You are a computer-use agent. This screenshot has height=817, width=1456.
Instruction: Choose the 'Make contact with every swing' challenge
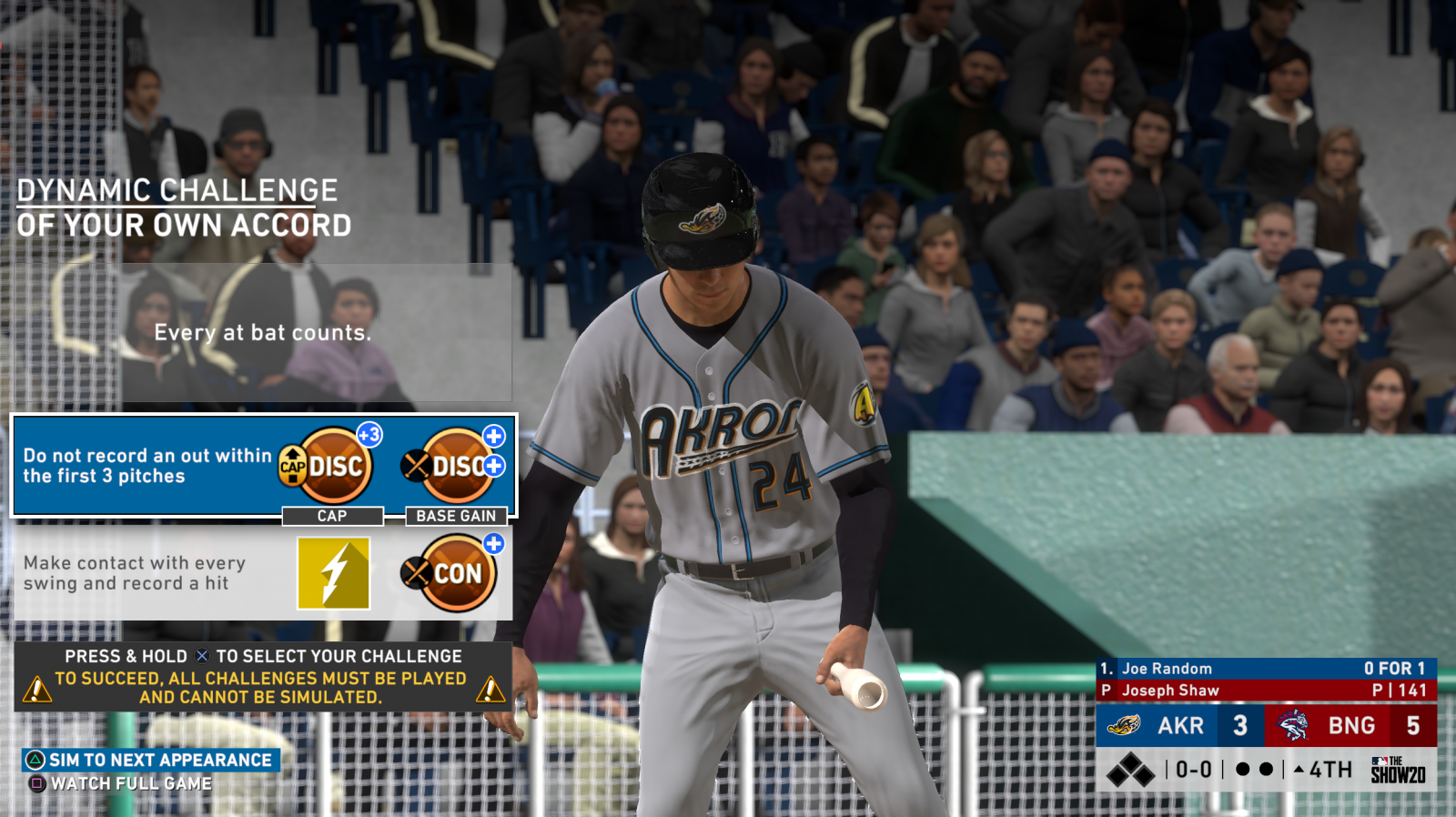[136, 573]
